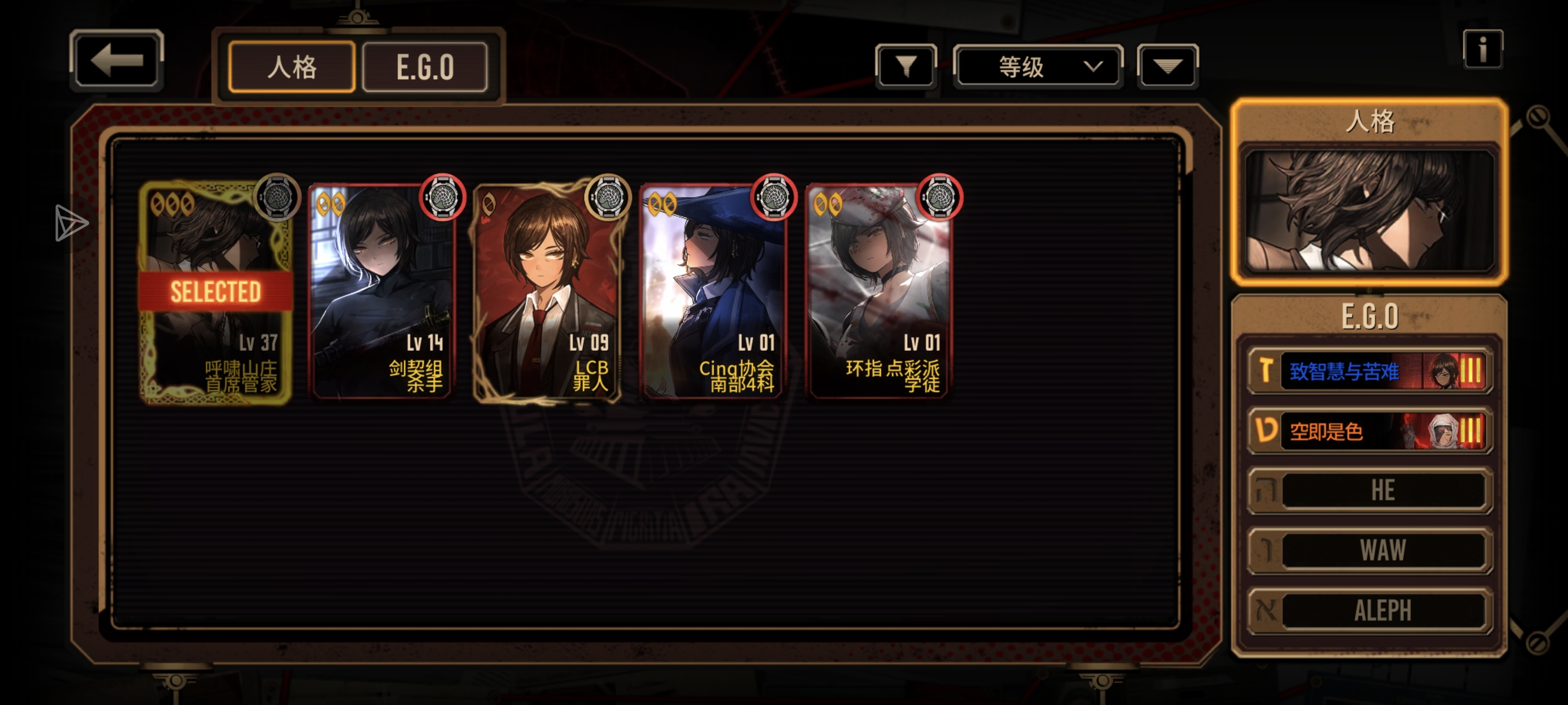This screenshot has width=1568, height=705.
Task: Open the 空即是色 E.G.O slot
Action: pyautogui.click(x=1369, y=431)
